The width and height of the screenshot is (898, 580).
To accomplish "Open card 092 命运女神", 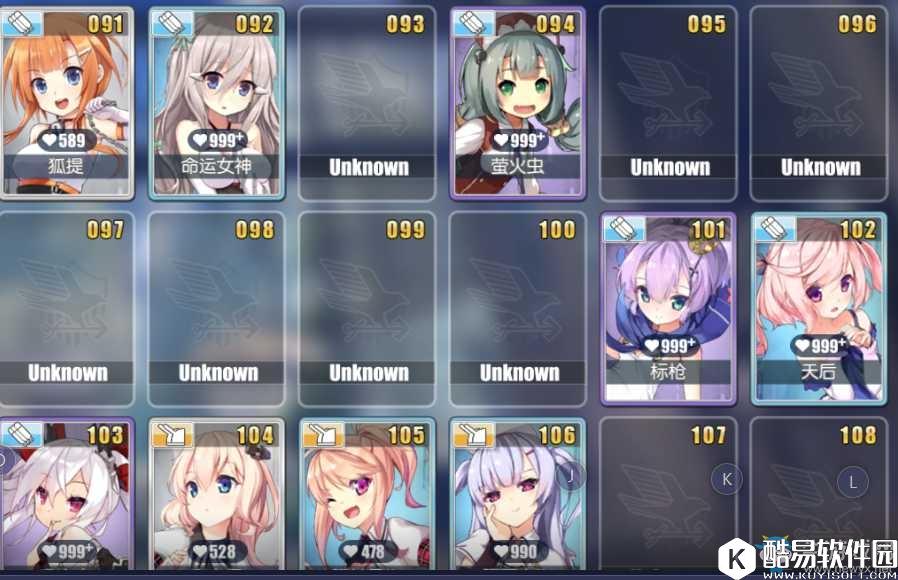I will (x=216, y=100).
